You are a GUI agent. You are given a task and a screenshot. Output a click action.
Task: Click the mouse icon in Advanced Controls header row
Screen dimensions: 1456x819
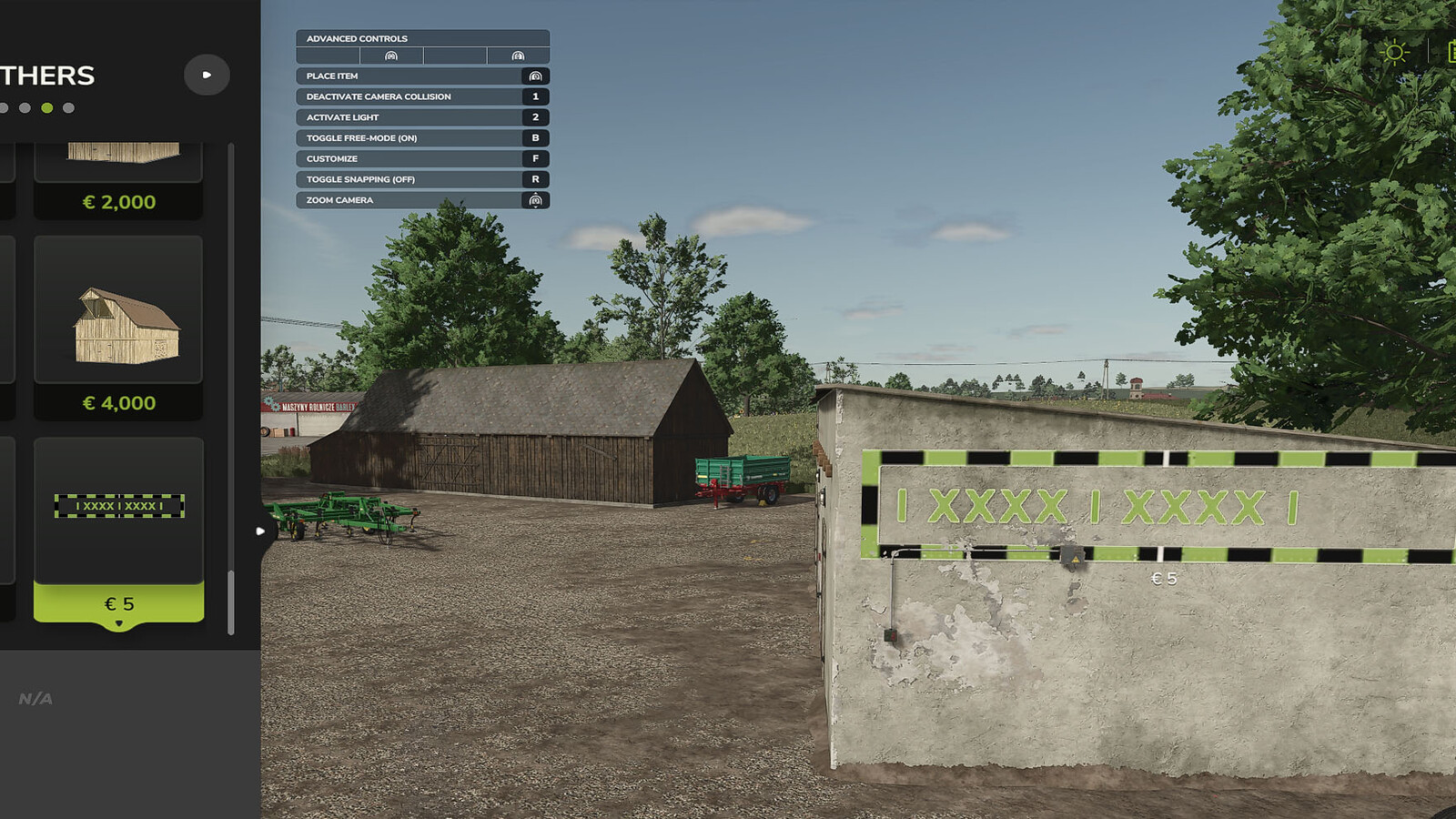(x=391, y=55)
